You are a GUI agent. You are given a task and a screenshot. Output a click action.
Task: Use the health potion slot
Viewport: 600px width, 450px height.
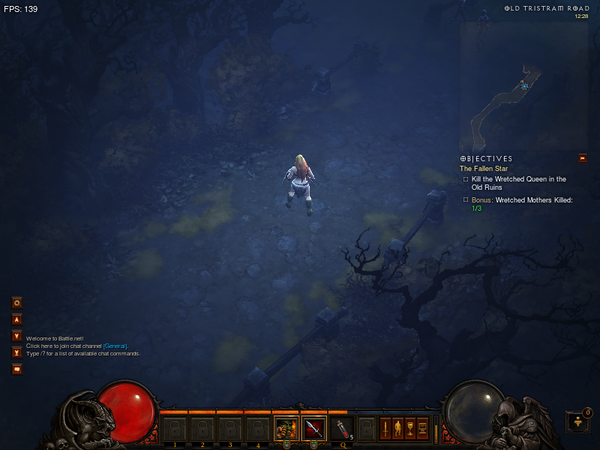coord(342,429)
